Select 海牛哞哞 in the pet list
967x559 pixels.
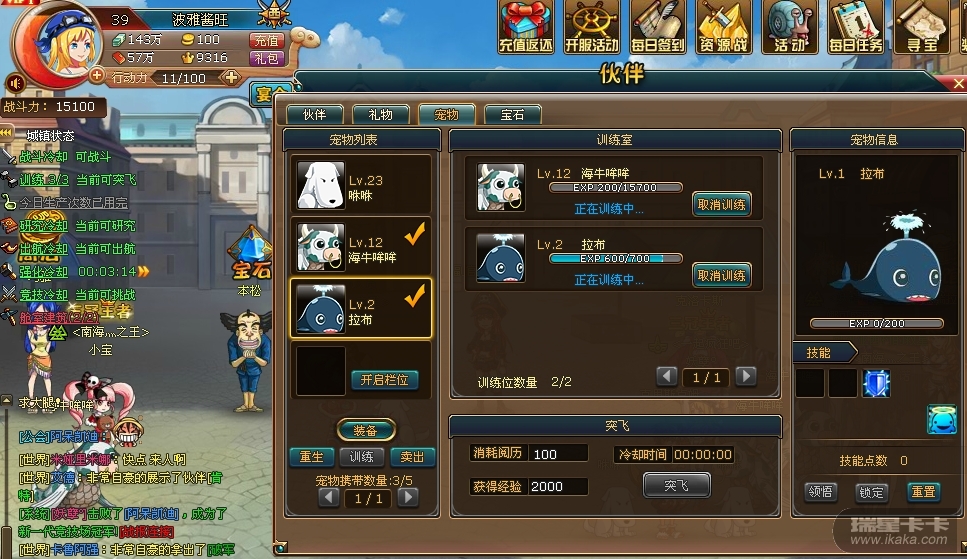(x=361, y=247)
